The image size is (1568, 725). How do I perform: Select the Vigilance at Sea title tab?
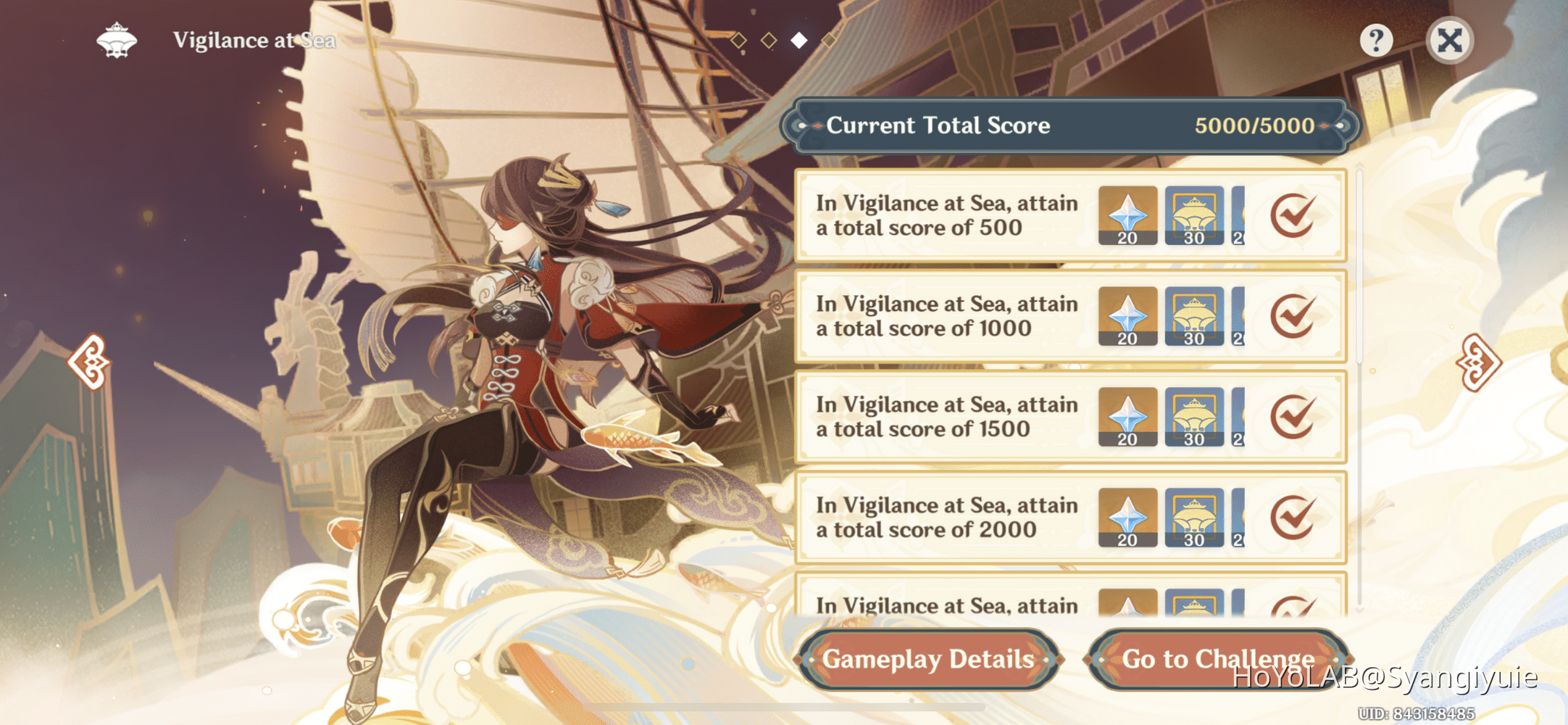254,41
